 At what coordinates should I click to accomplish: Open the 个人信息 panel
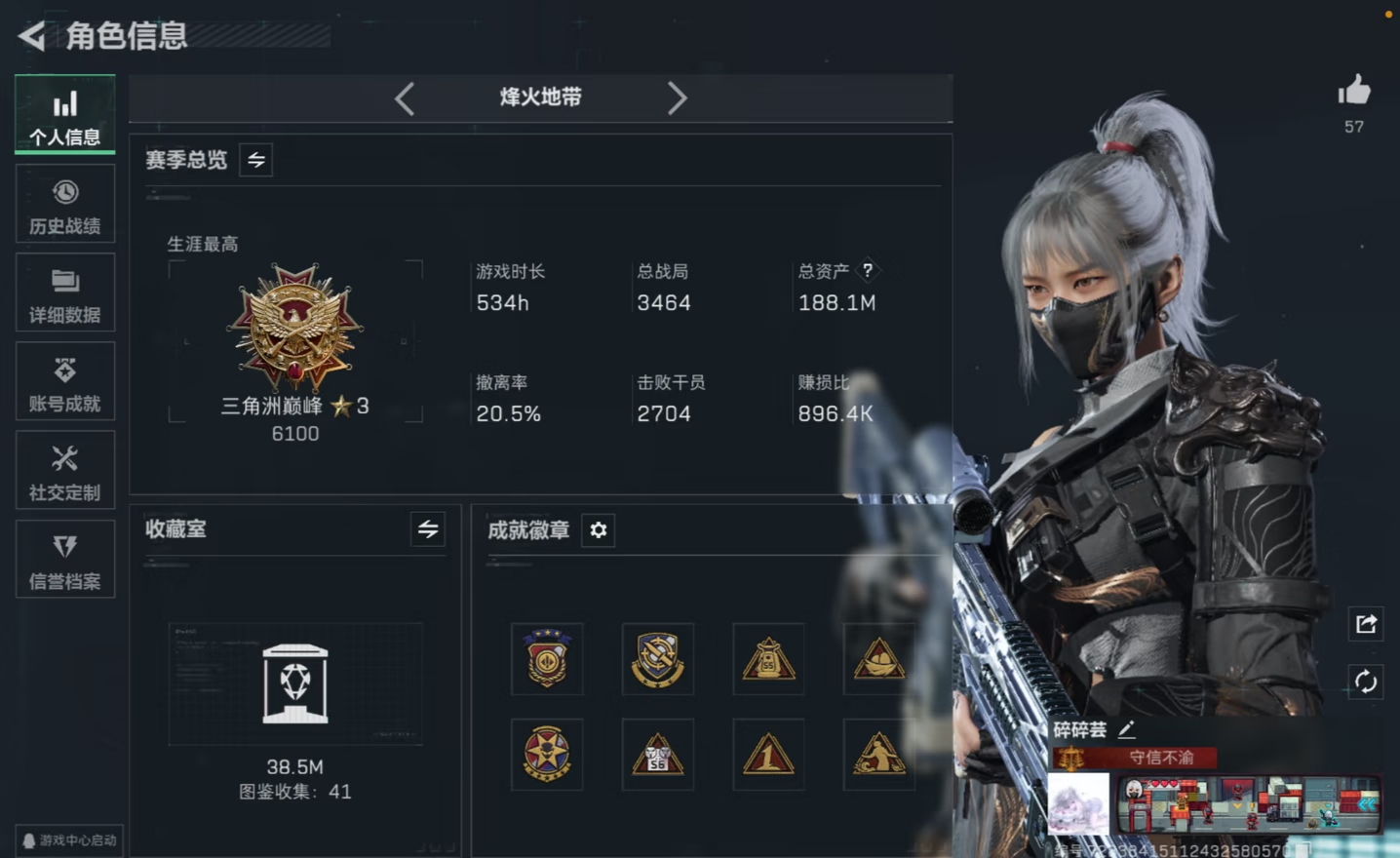(64, 114)
